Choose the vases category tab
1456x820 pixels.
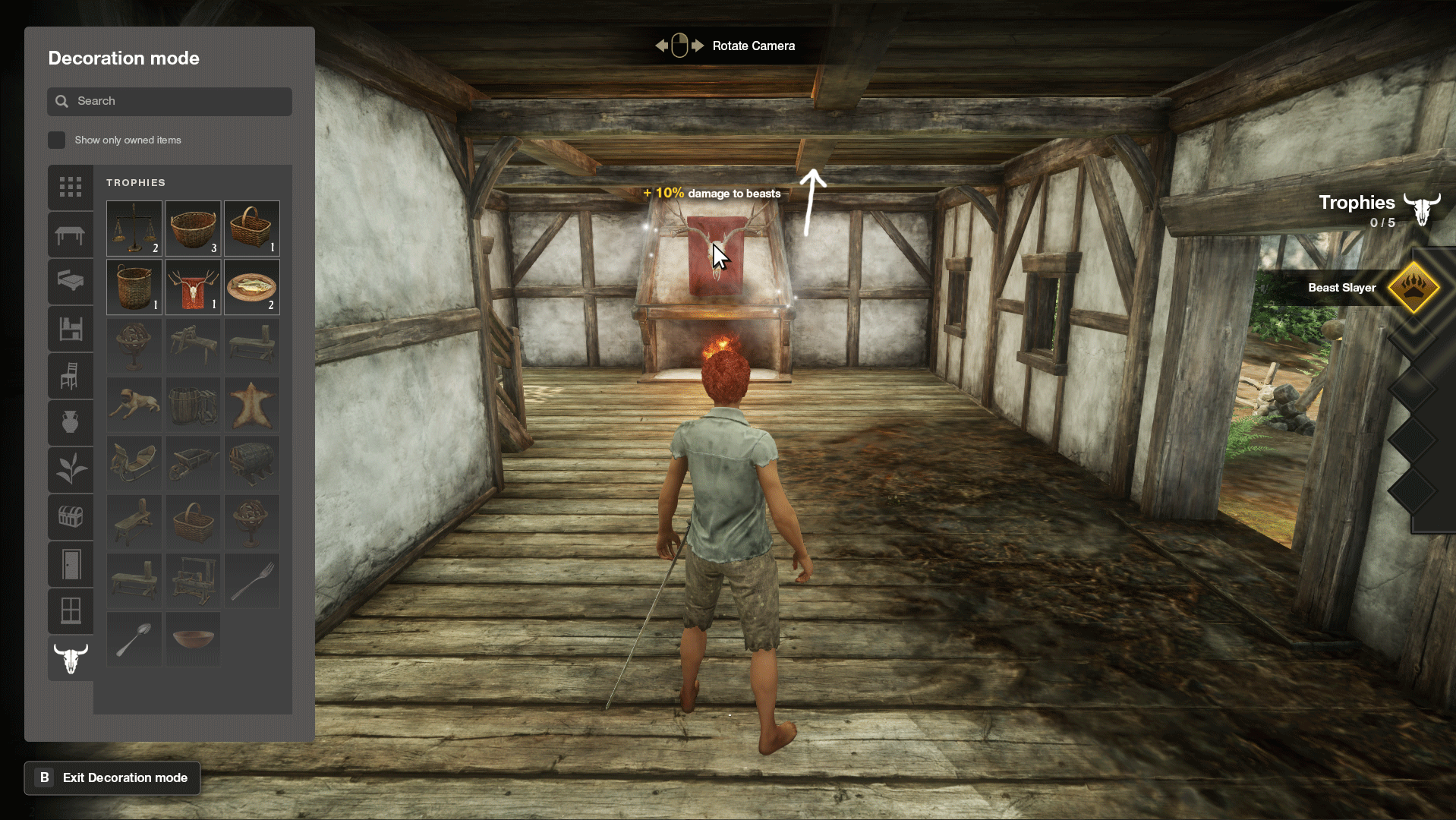coord(71,422)
